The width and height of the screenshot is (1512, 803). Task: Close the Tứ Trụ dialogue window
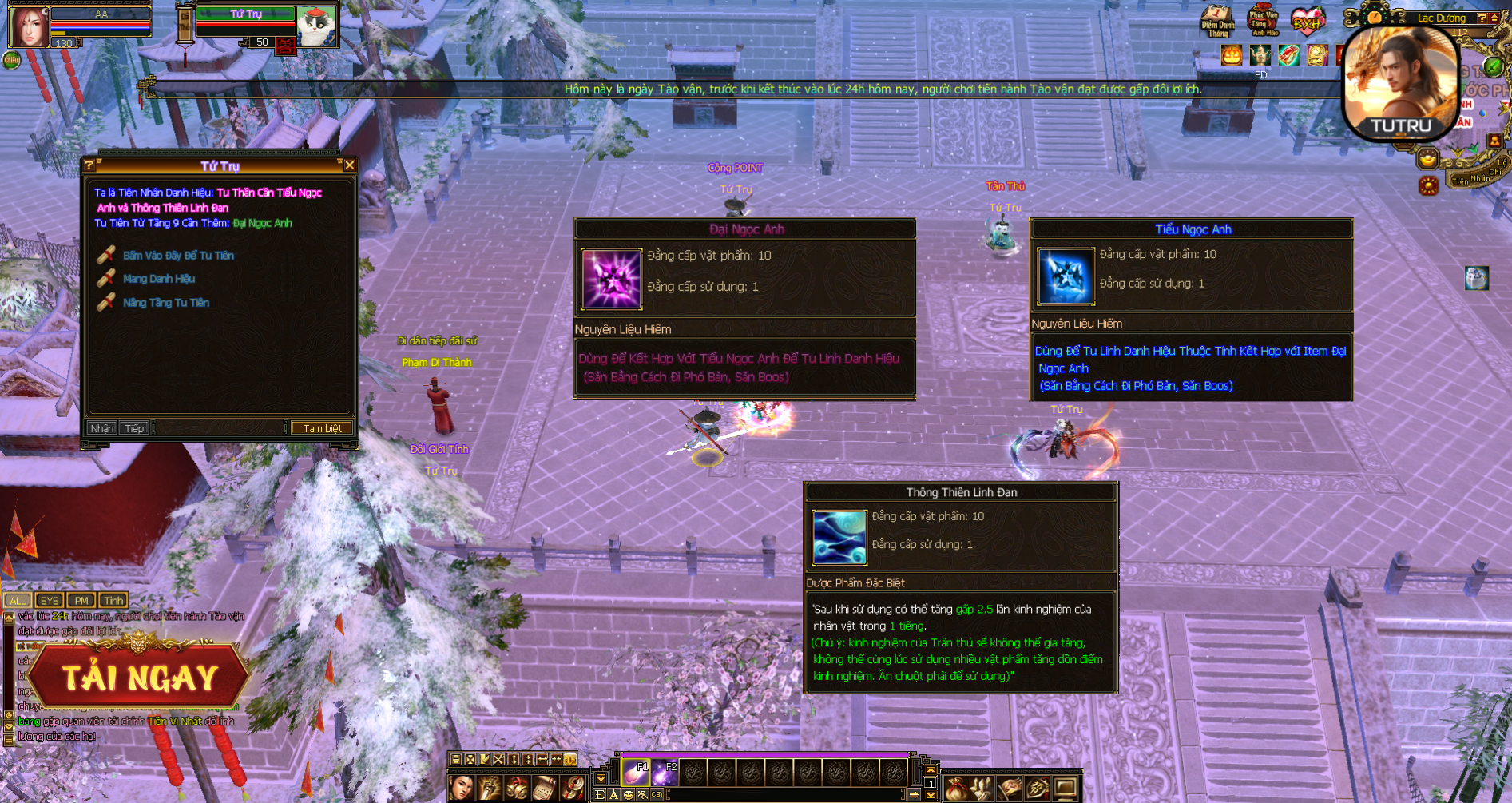[x=349, y=165]
